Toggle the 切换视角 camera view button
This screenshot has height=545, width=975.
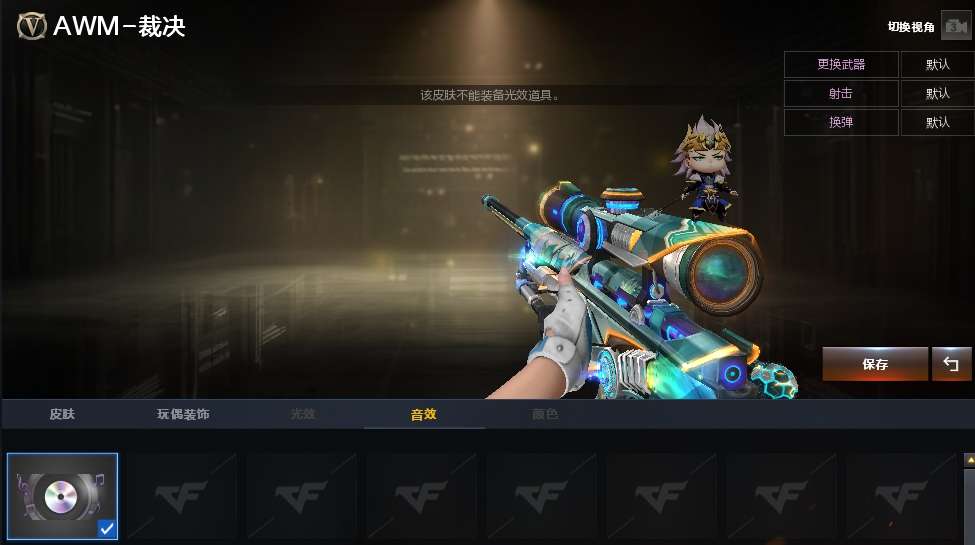pyautogui.click(x=955, y=27)
